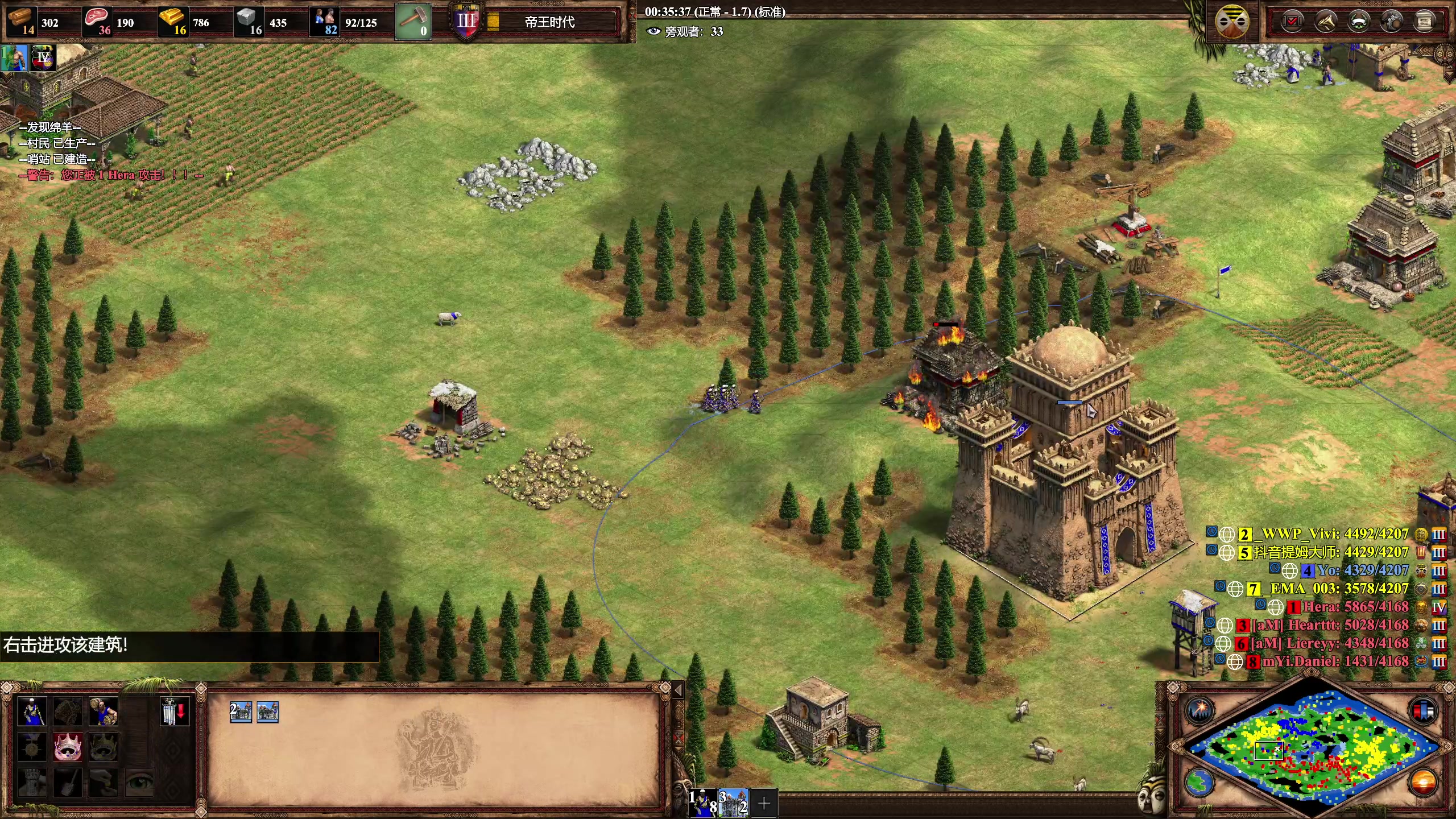Train the blue-robed unique unit
1456x819 pixels.
point(32,712)
